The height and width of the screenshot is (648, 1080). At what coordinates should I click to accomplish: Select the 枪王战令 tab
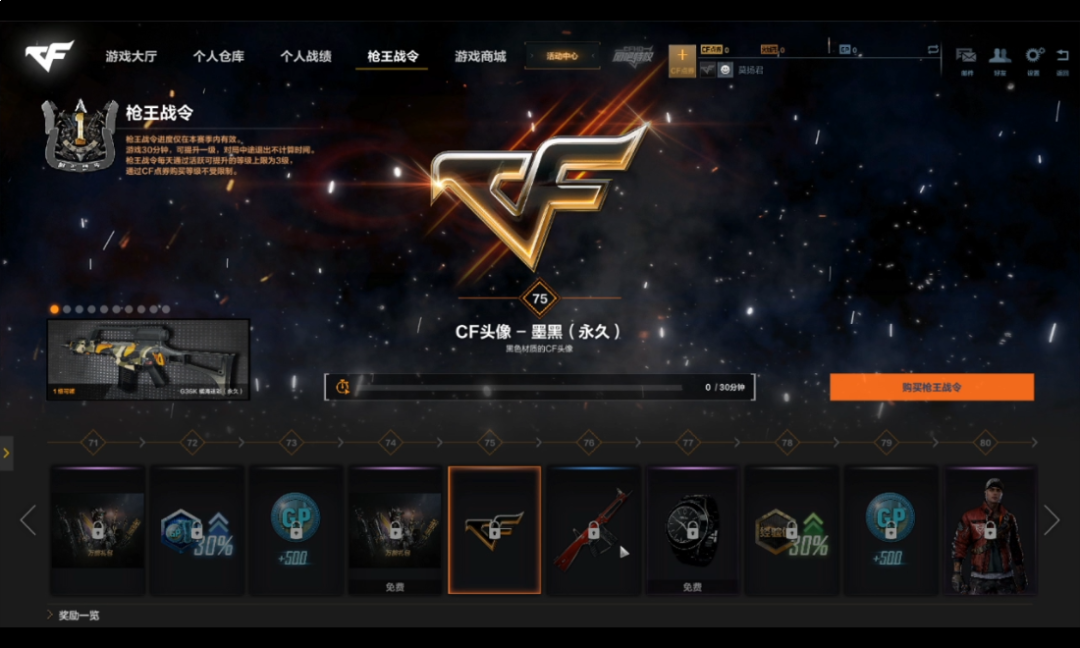[392, 57]
